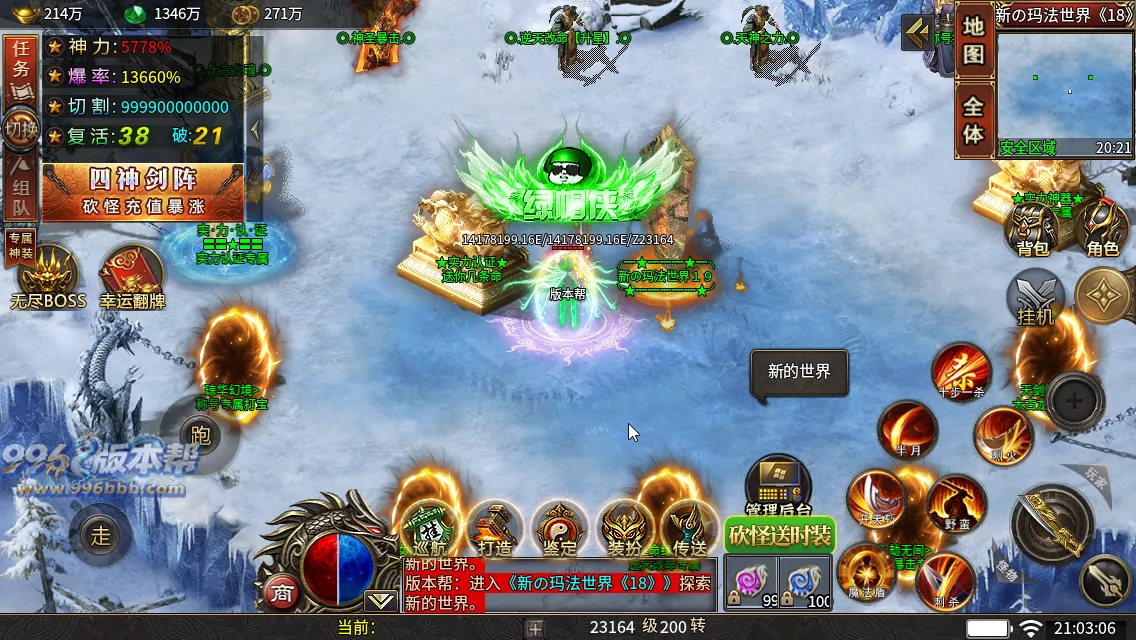This screenshot has width=1136, height=640.
Task: Open the 鉴定 appraisal menu
Action: (559, 527)
